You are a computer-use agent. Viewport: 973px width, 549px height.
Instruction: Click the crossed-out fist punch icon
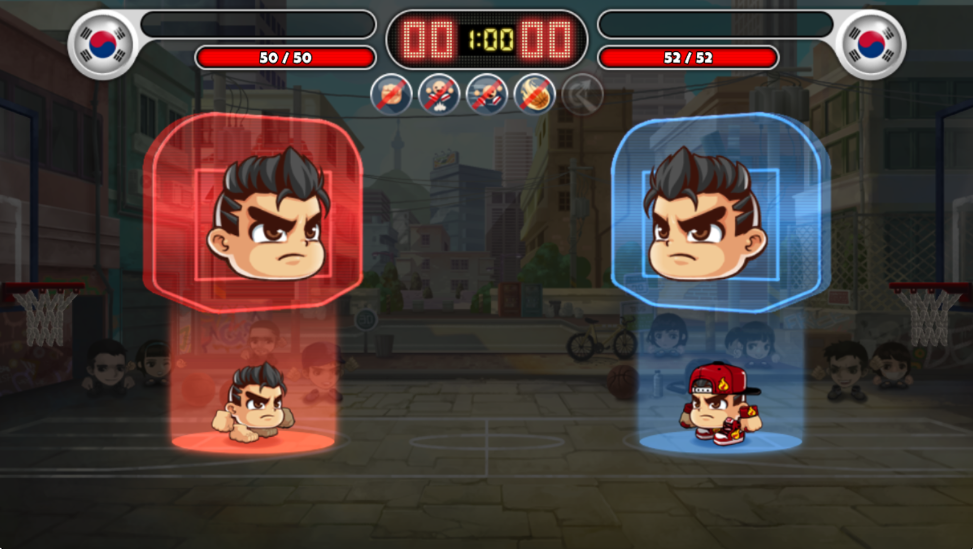pyautogui.click(x=391, y=95)
